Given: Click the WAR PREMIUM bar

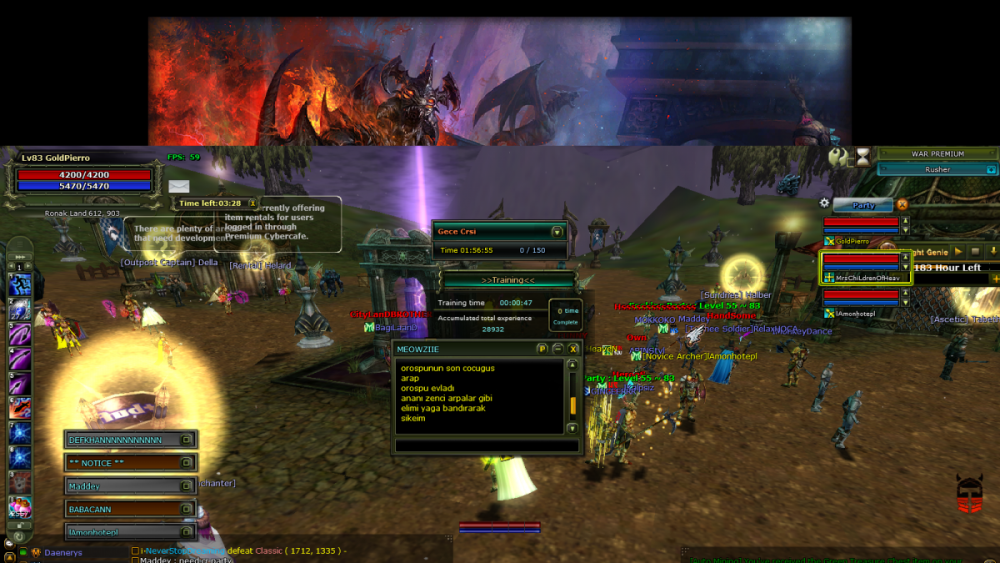Looking at the screenshot, I should click(937, 154).
